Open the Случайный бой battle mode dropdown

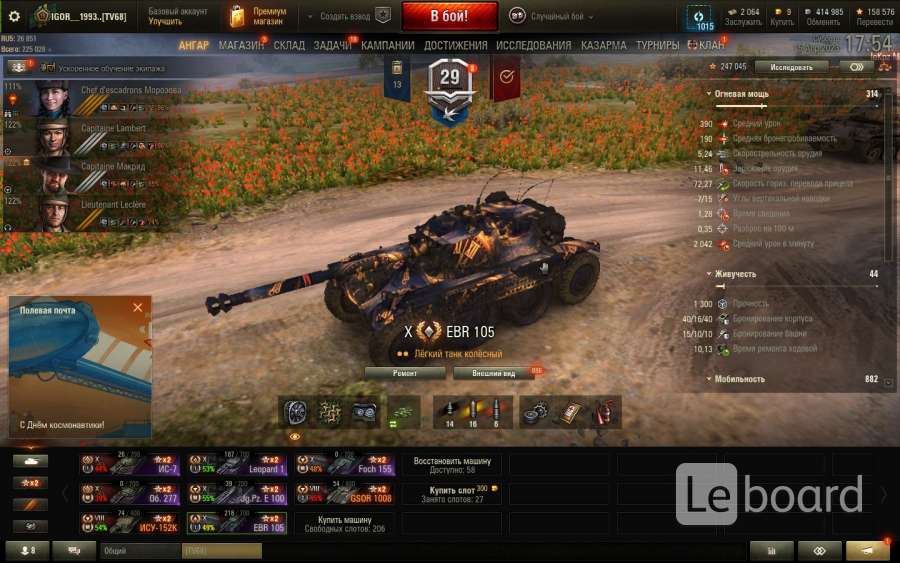(x=551, y=17)
